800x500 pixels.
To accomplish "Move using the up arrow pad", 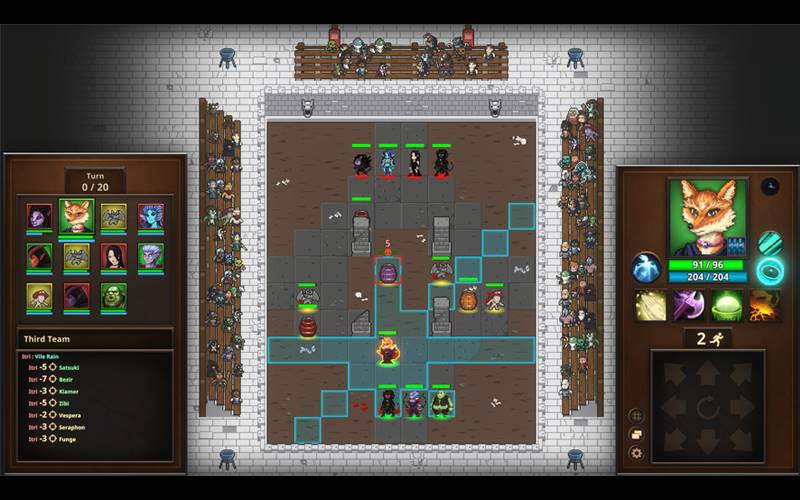I will click(708, 373).
